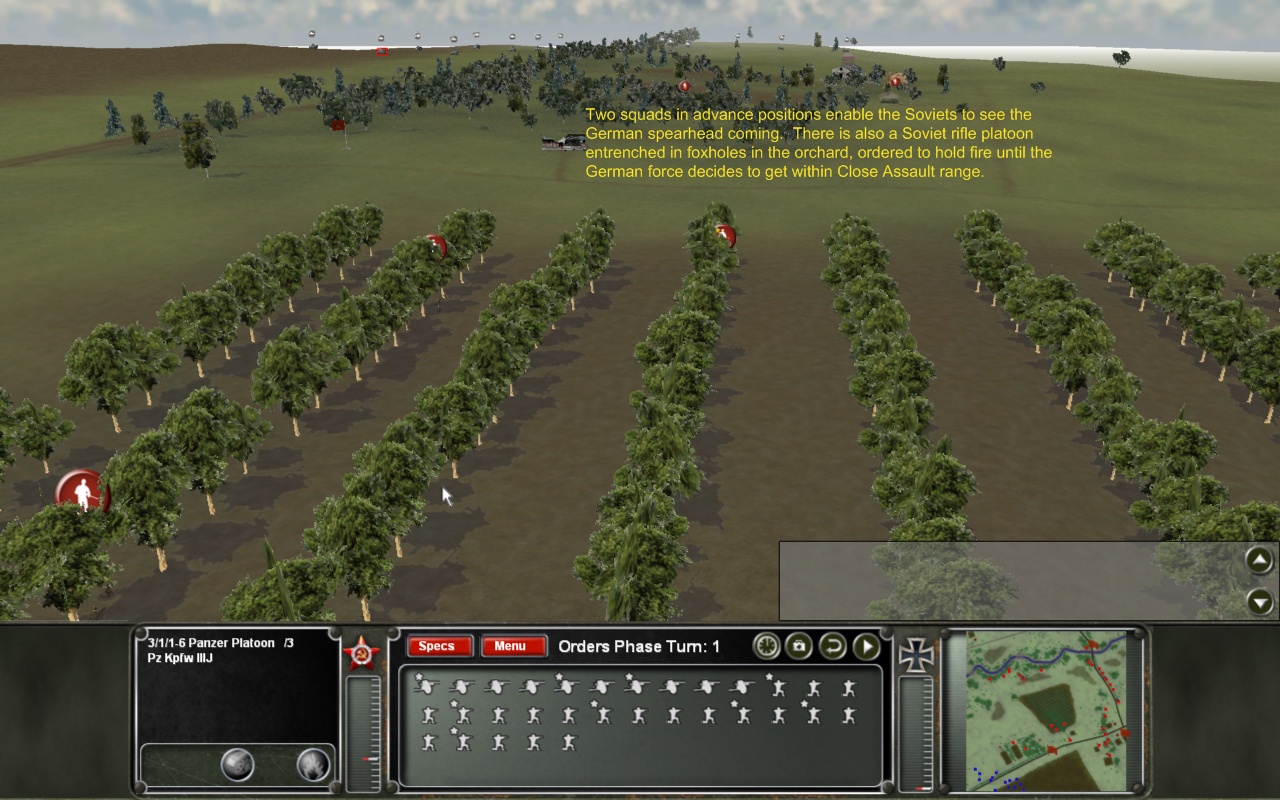The image size is (1280, 800).
Task: Click the shell ammunition round icon
Action: pos(237,765)
